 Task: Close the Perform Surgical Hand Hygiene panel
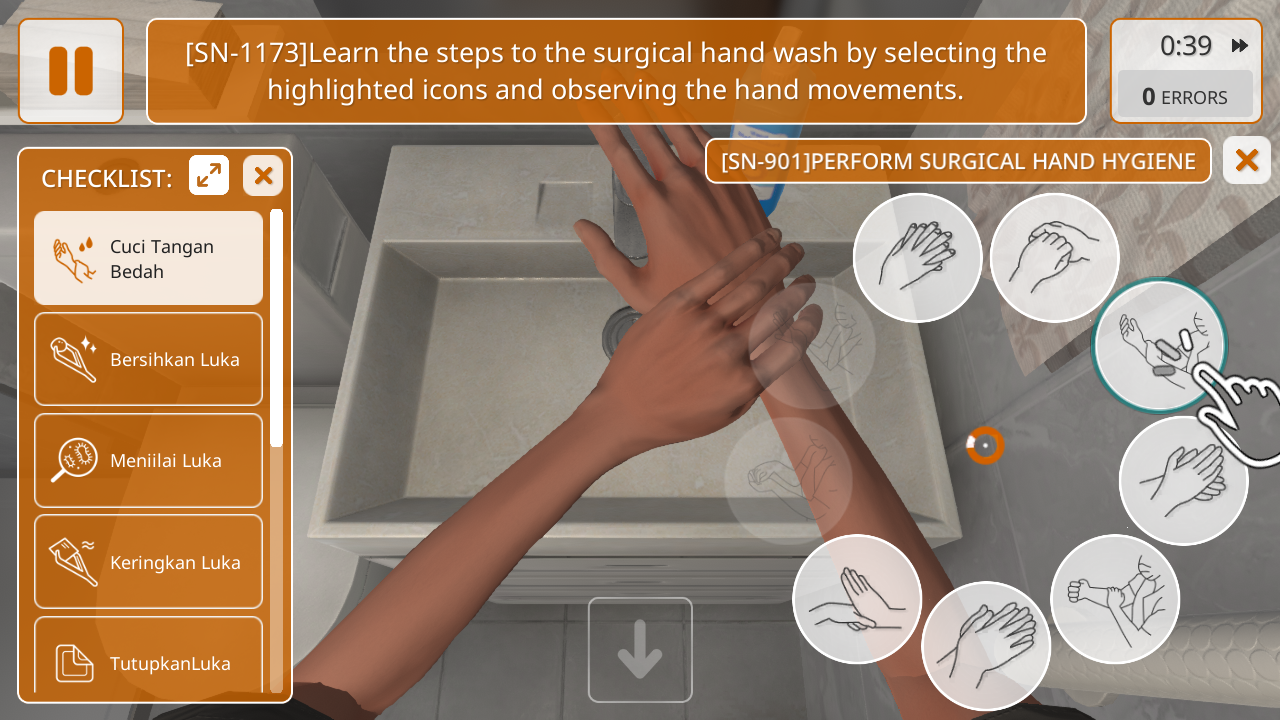[x=1246, y=160]
